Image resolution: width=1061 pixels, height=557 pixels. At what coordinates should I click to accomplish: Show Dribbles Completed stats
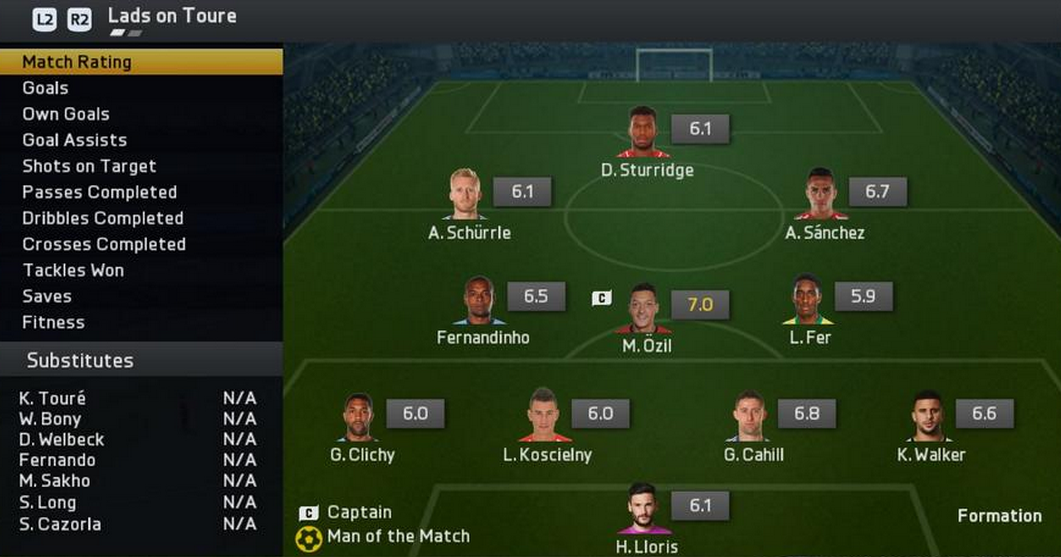(103, 218)
